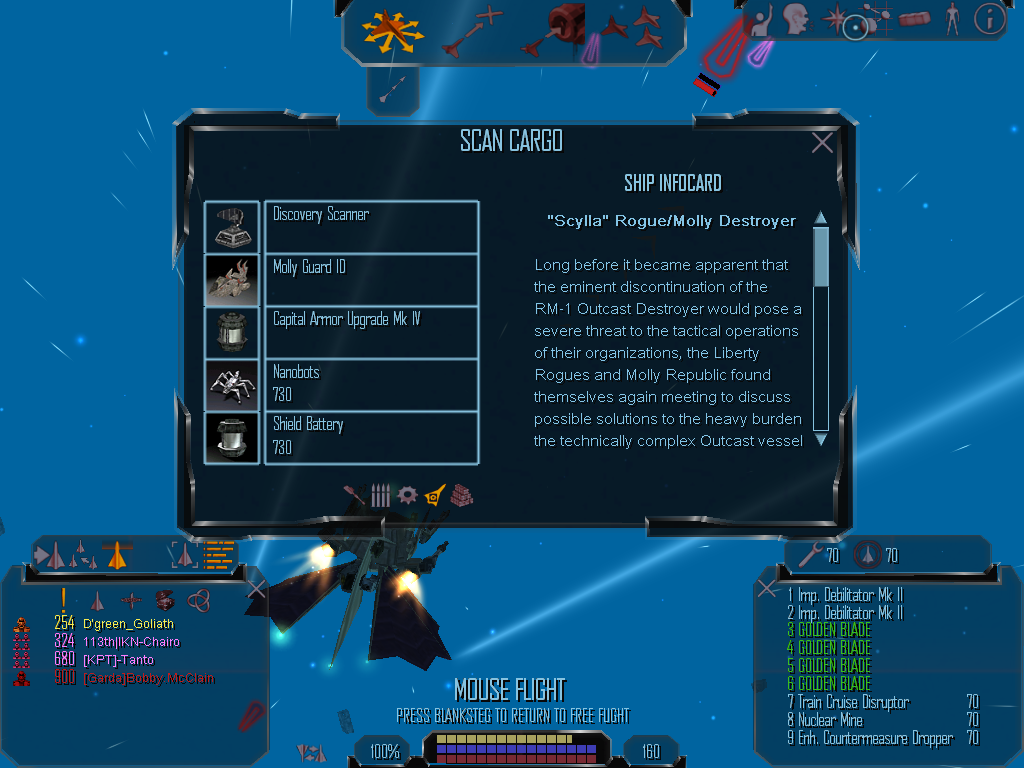Close the contact list panel

[x=256, y=589]
